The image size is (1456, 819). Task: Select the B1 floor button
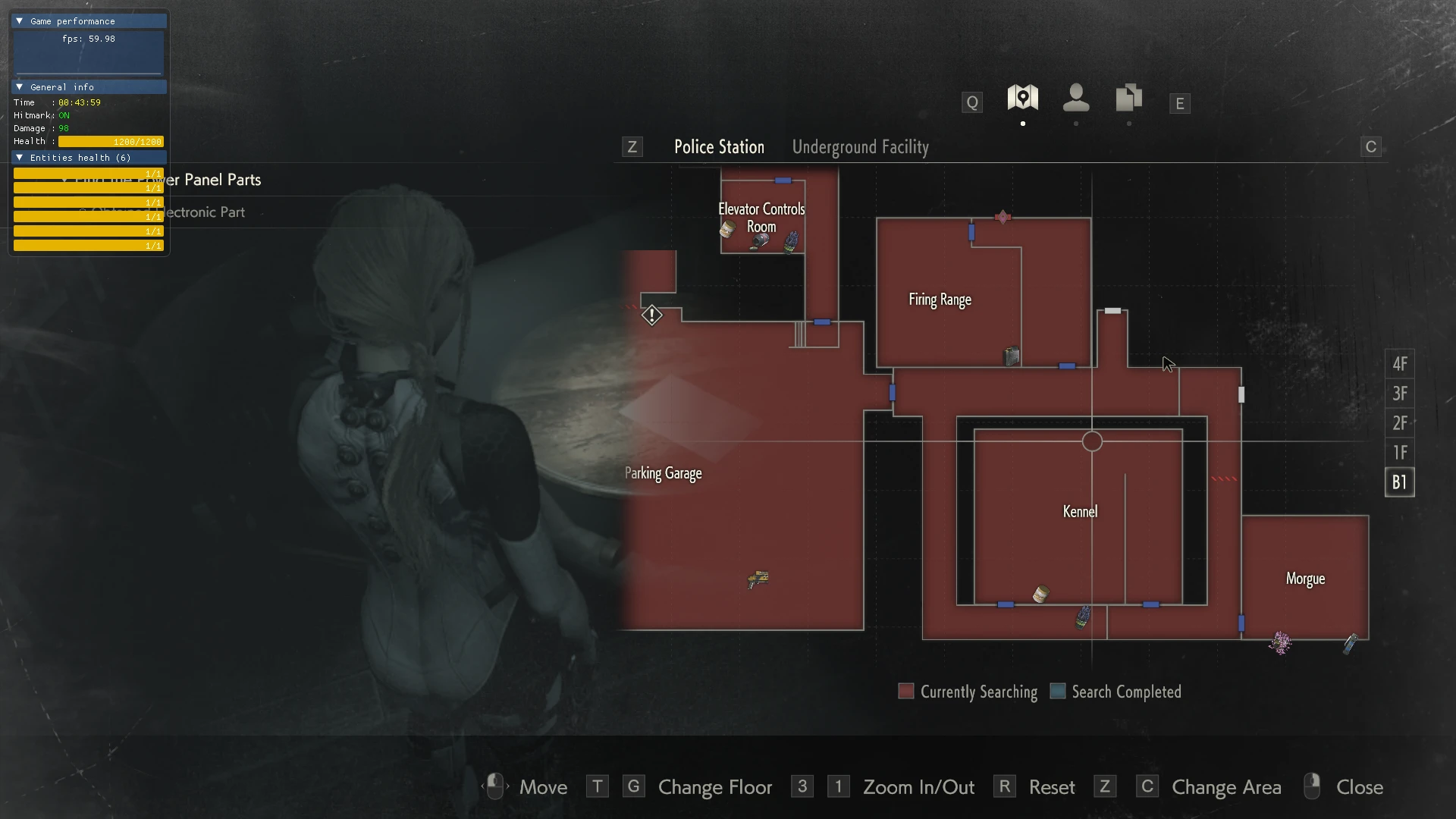[1399, 482]
